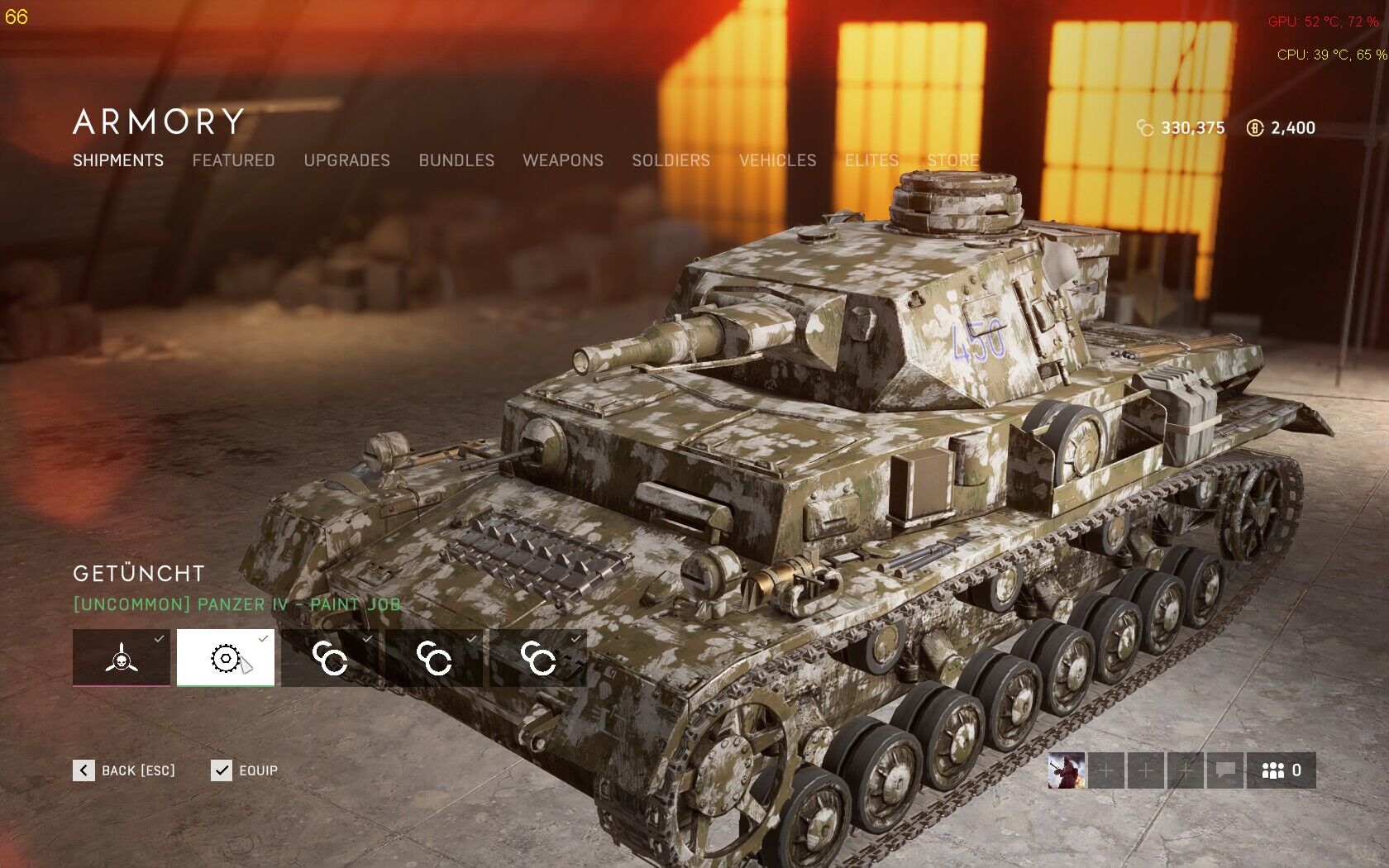1389x868 pixels.
Task: Show the Bundles tab
Action: coord(456,160)
